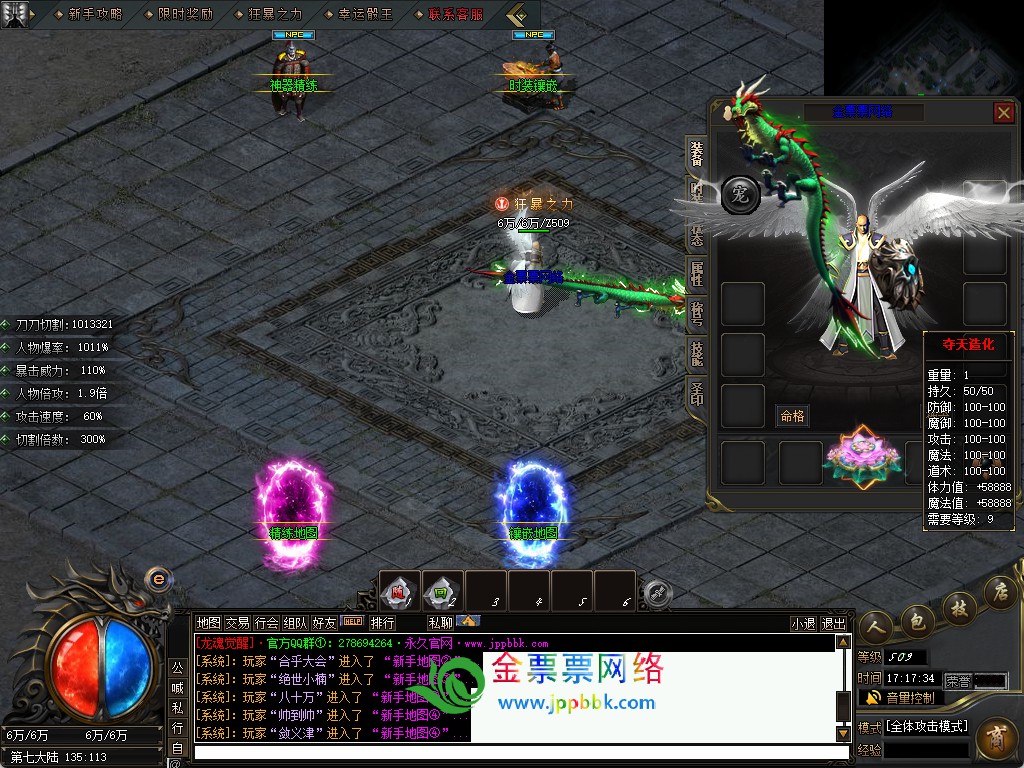Image resolution: width=1024 pixels, height=768 pixels.
Task: Close the character equipment panel
Action: pyautogui.click(x=1004, y=113)
